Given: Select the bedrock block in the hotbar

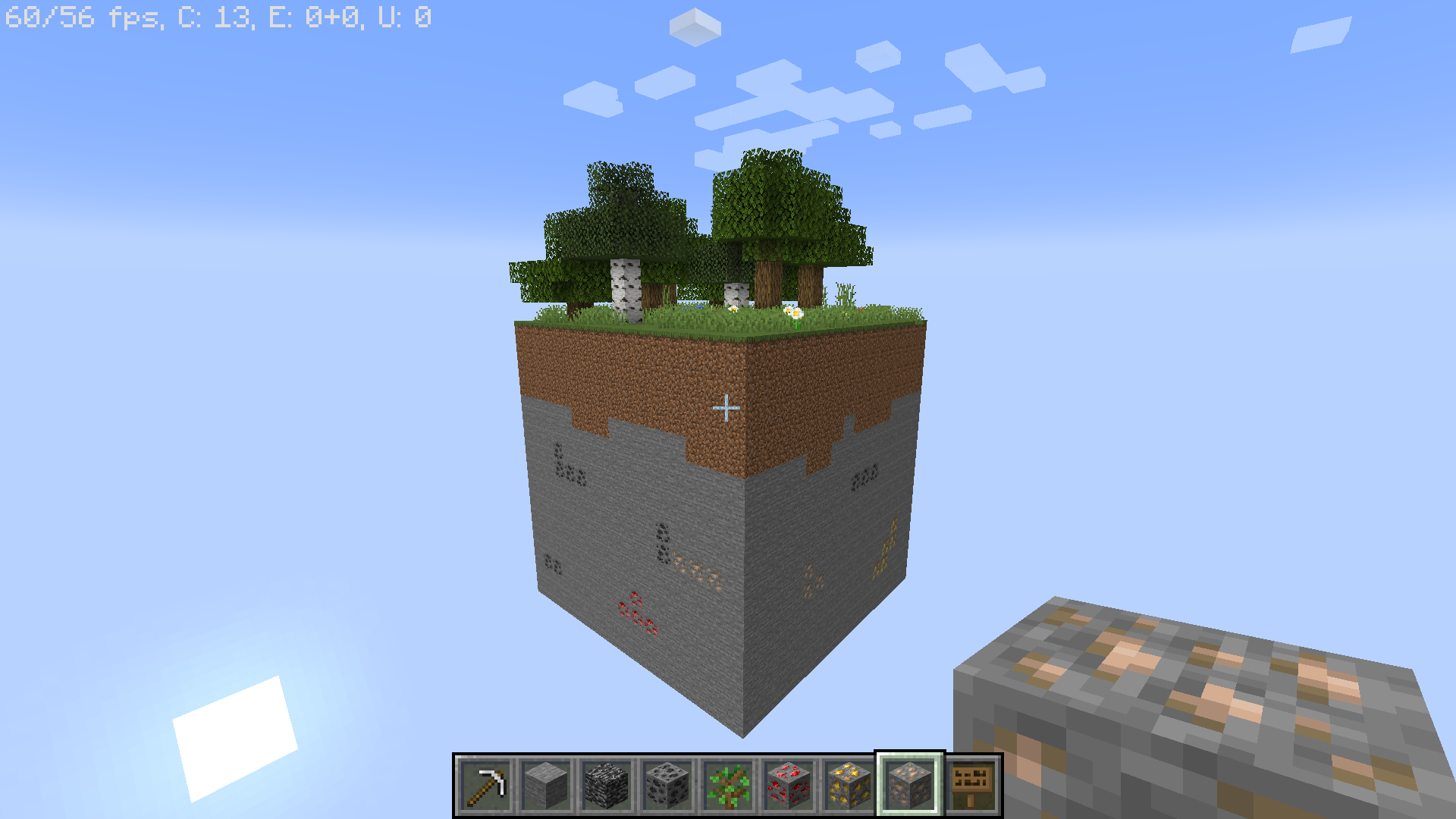Looking at the screenshot, I should [607, 783].
